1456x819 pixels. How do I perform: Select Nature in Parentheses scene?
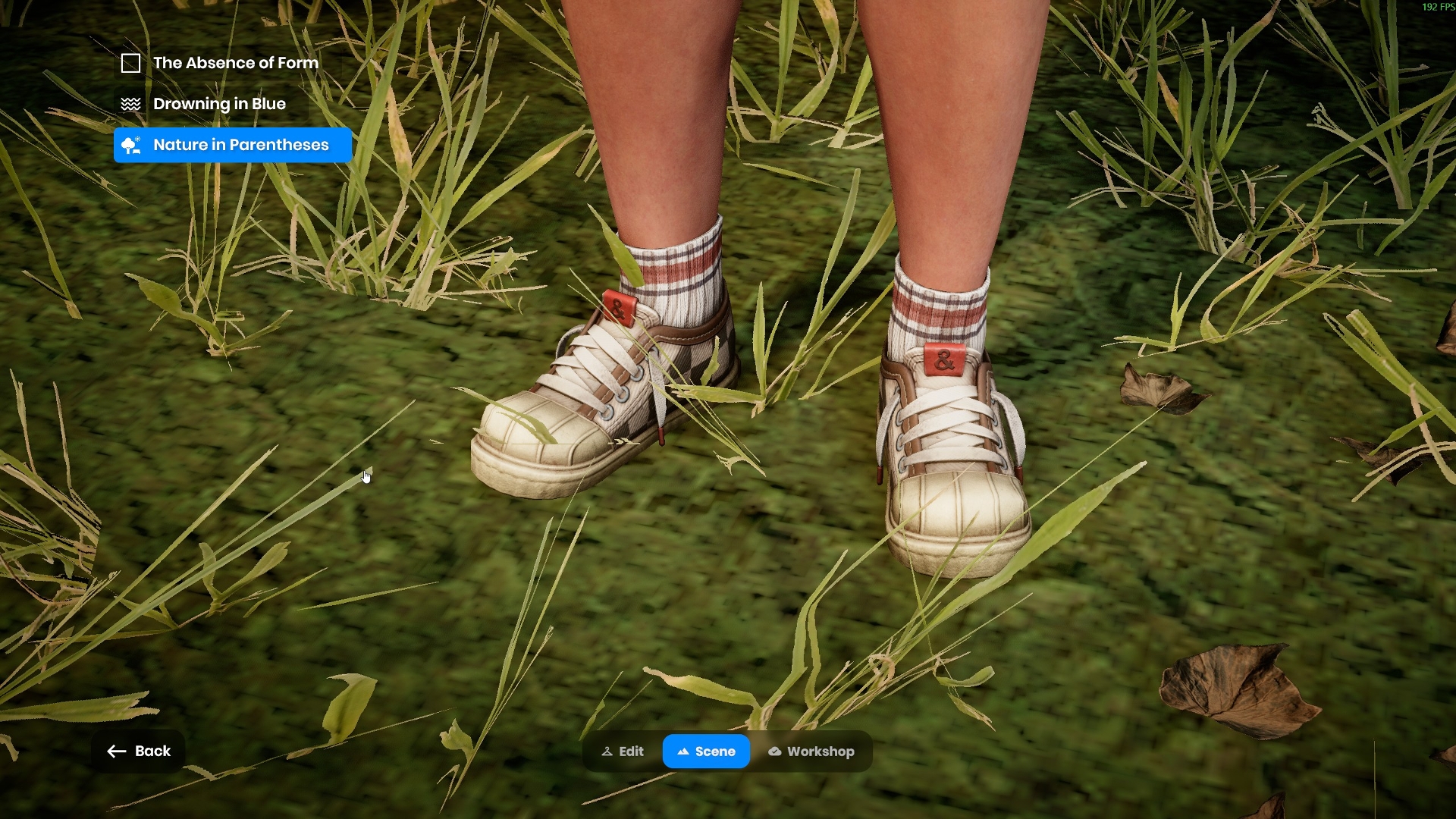[x=233, y=145]
